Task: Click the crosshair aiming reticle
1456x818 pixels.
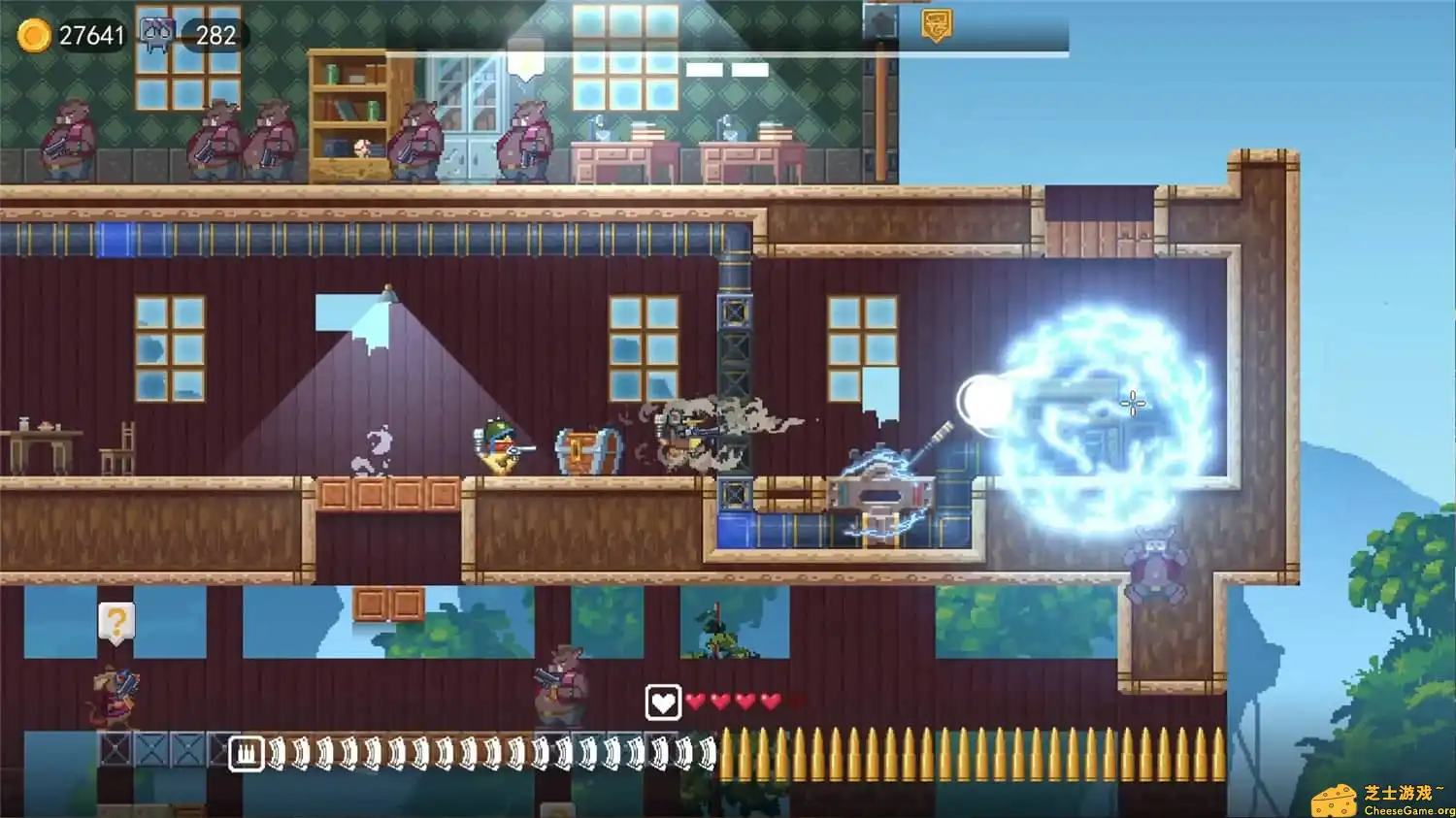Action: click(1132, 405)
